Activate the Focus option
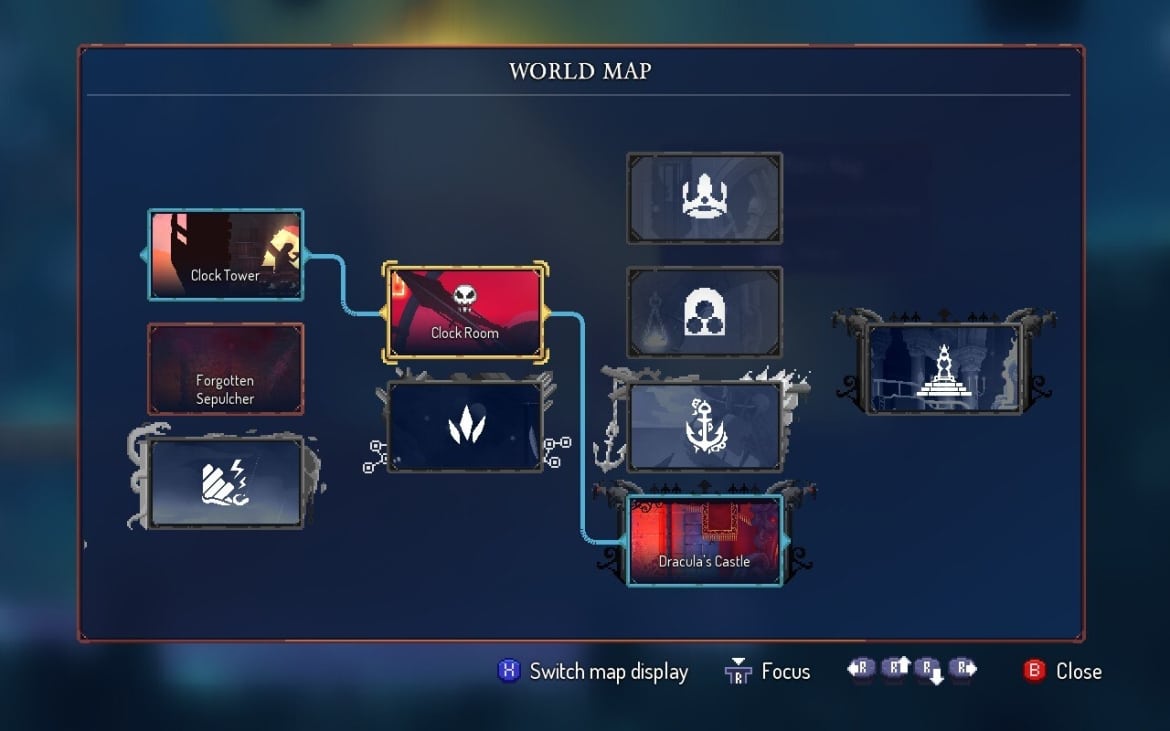Screen dimensions: 1170x731 pos(768,671)
